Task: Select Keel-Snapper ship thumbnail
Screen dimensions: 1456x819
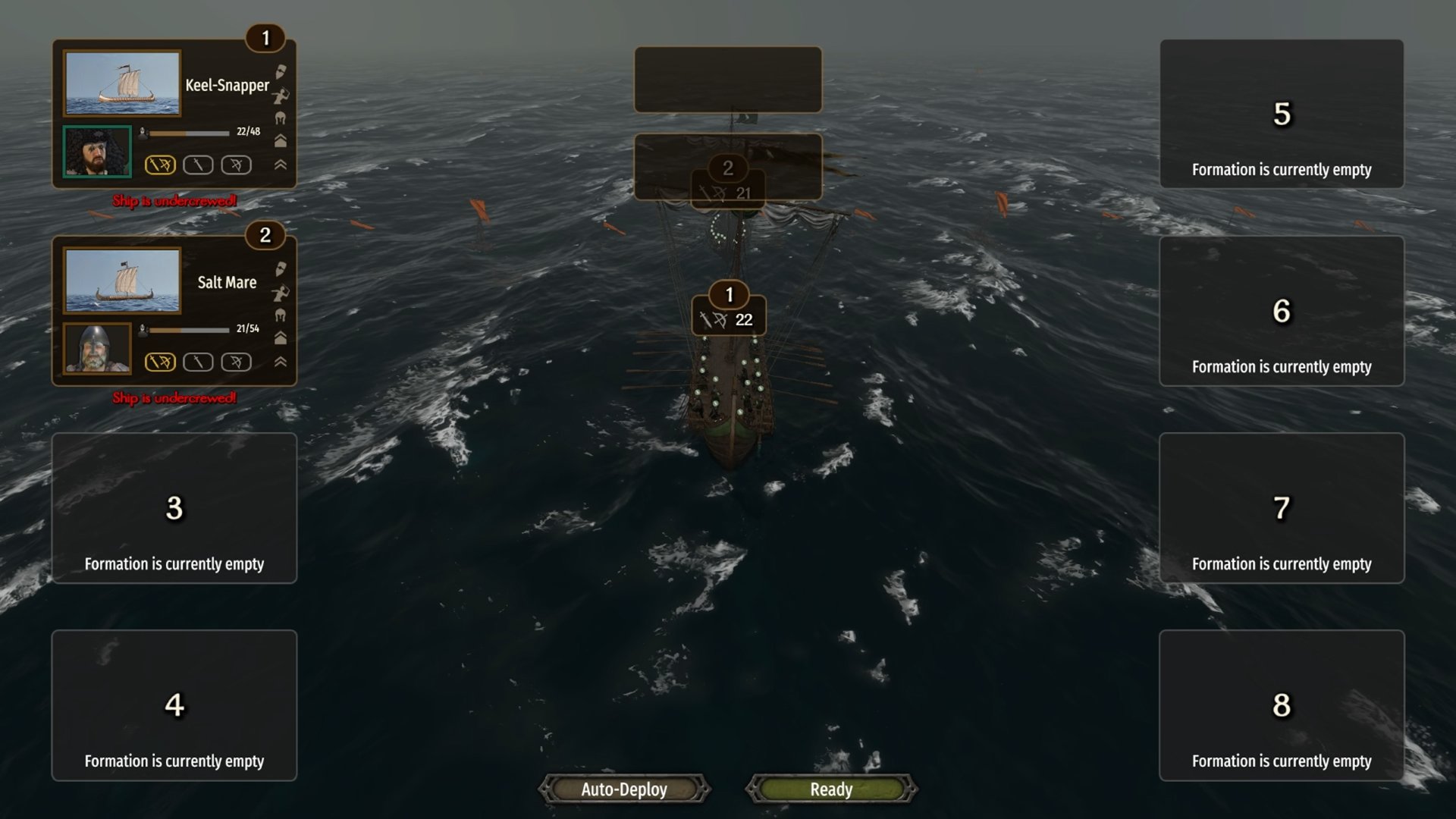Action: (x=122, y=83)
